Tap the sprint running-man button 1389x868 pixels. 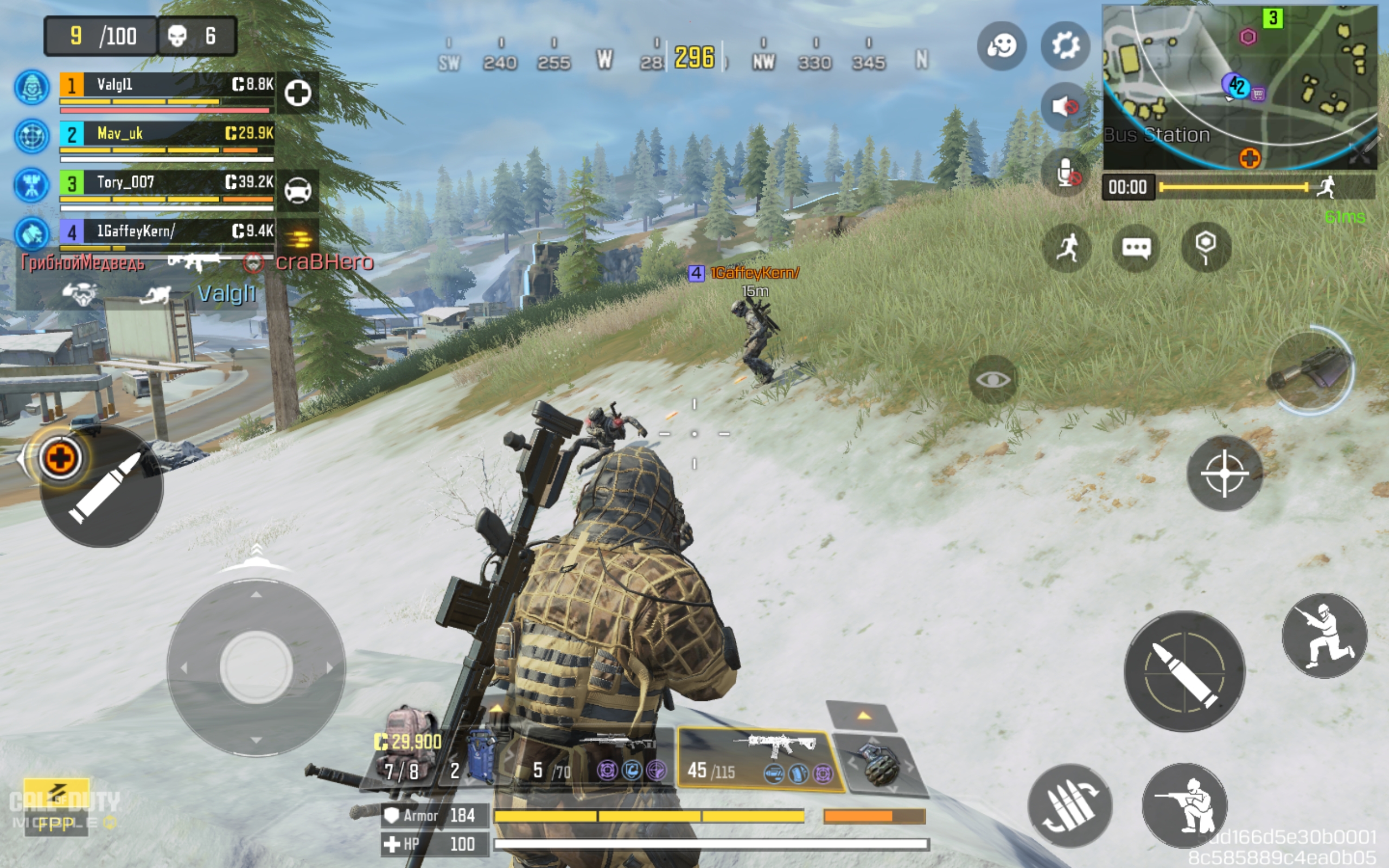coord(1066,248)
